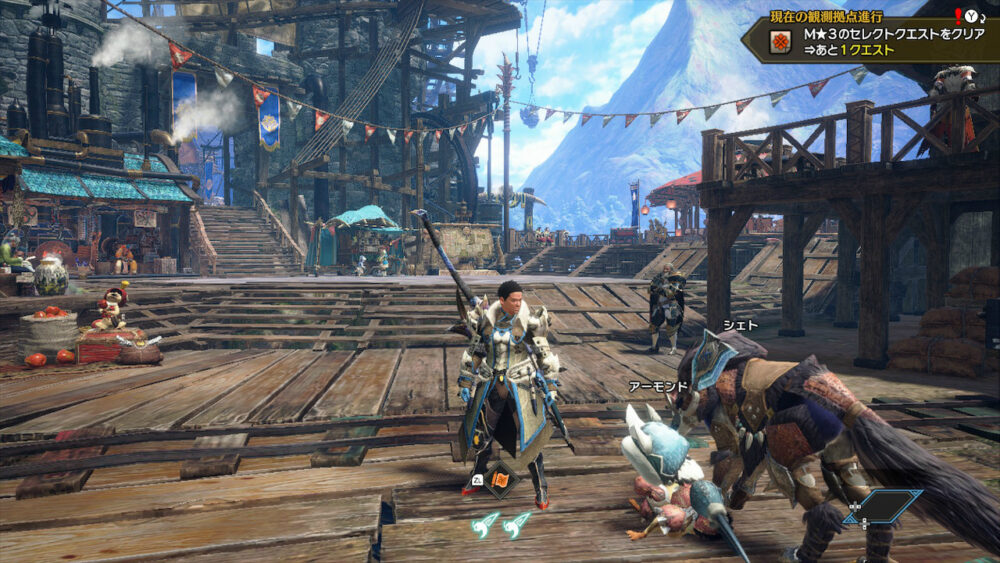Open the current outpost progress quest tracker
The height and width of the screenshot is (563, 1000).
click(872, 37)
